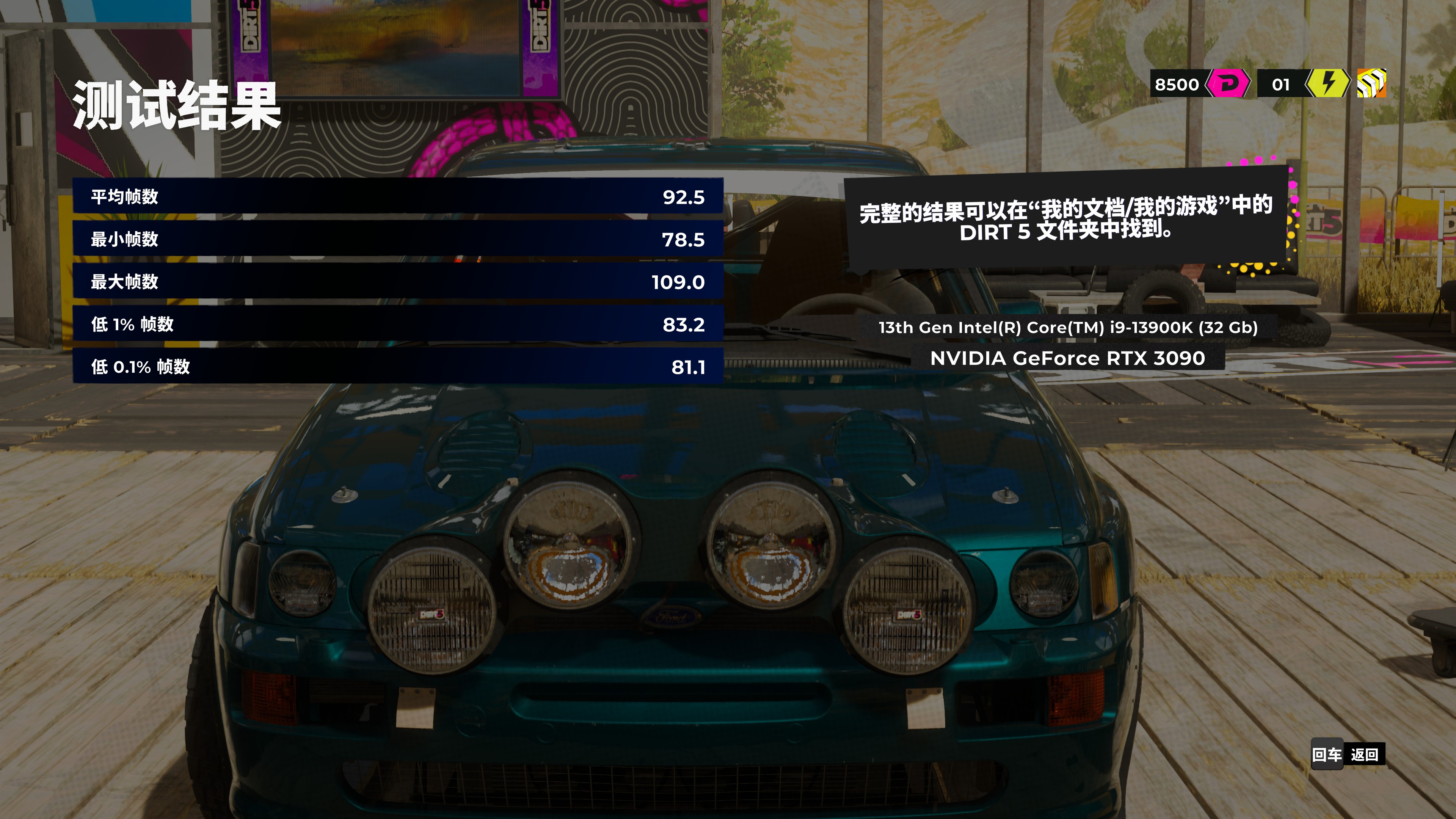Click the 回车 Enter key prompt icon
The image size is (1456, 819).
pos(1327,755)
